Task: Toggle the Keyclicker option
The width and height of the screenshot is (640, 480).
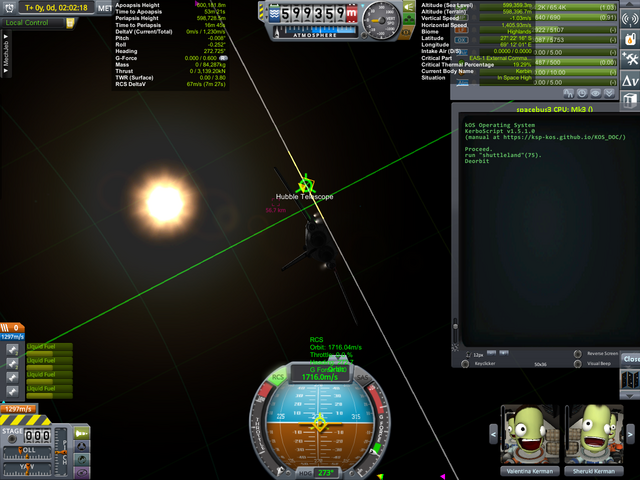Action: tap(467, 364)
